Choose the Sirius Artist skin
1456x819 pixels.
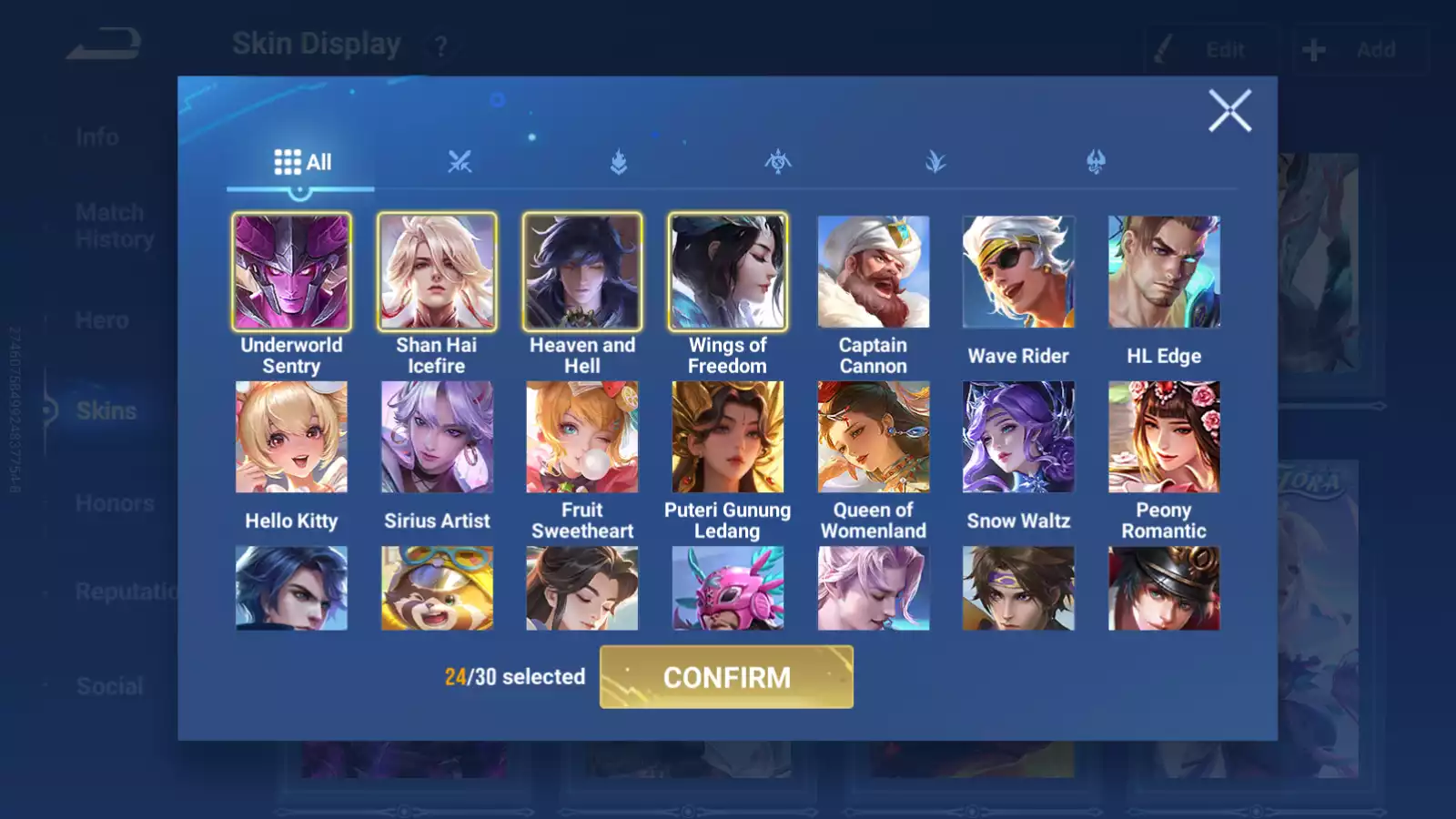(437, 437)
